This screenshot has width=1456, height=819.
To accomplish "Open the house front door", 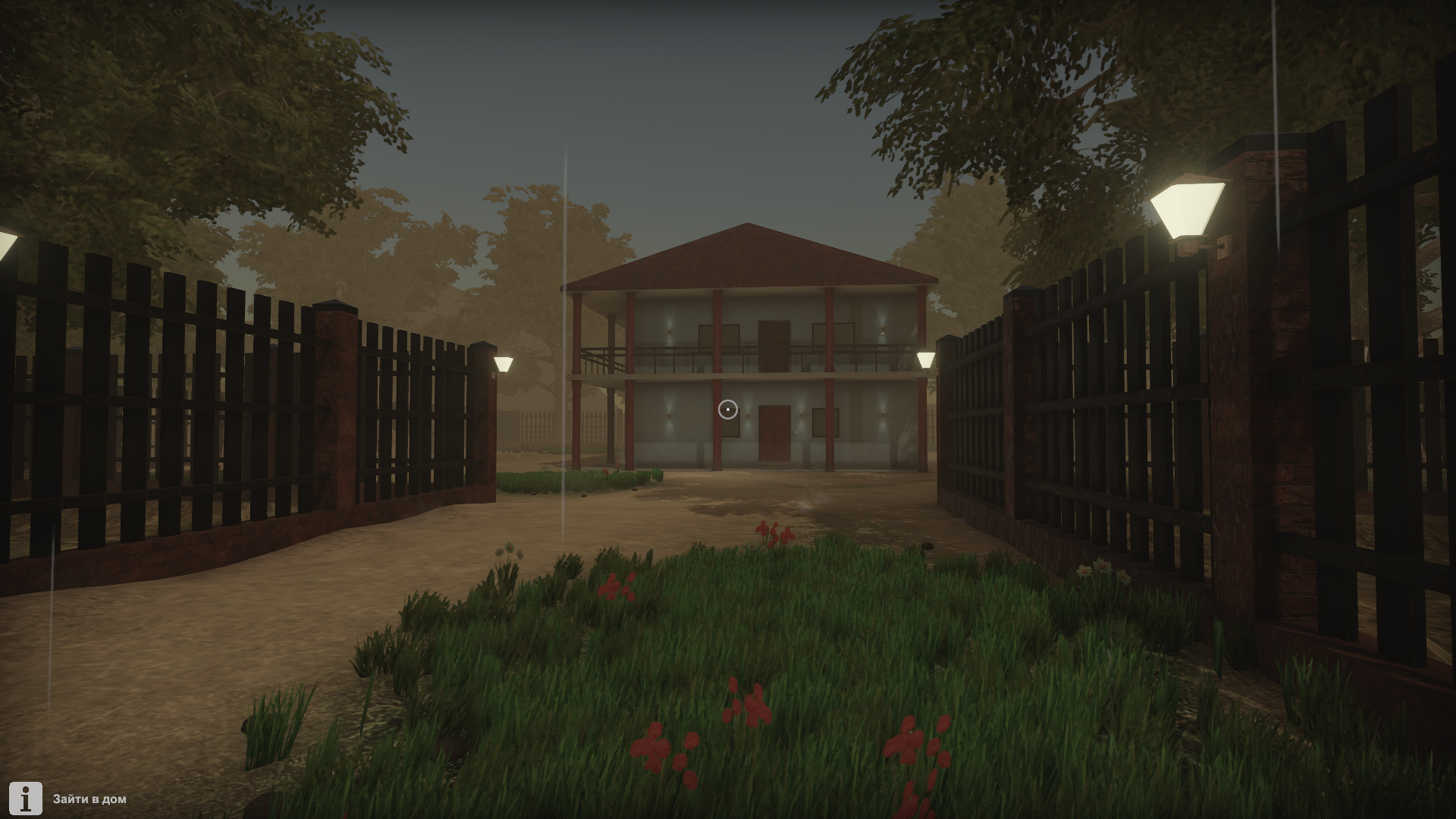I will (x=773, y=435).
